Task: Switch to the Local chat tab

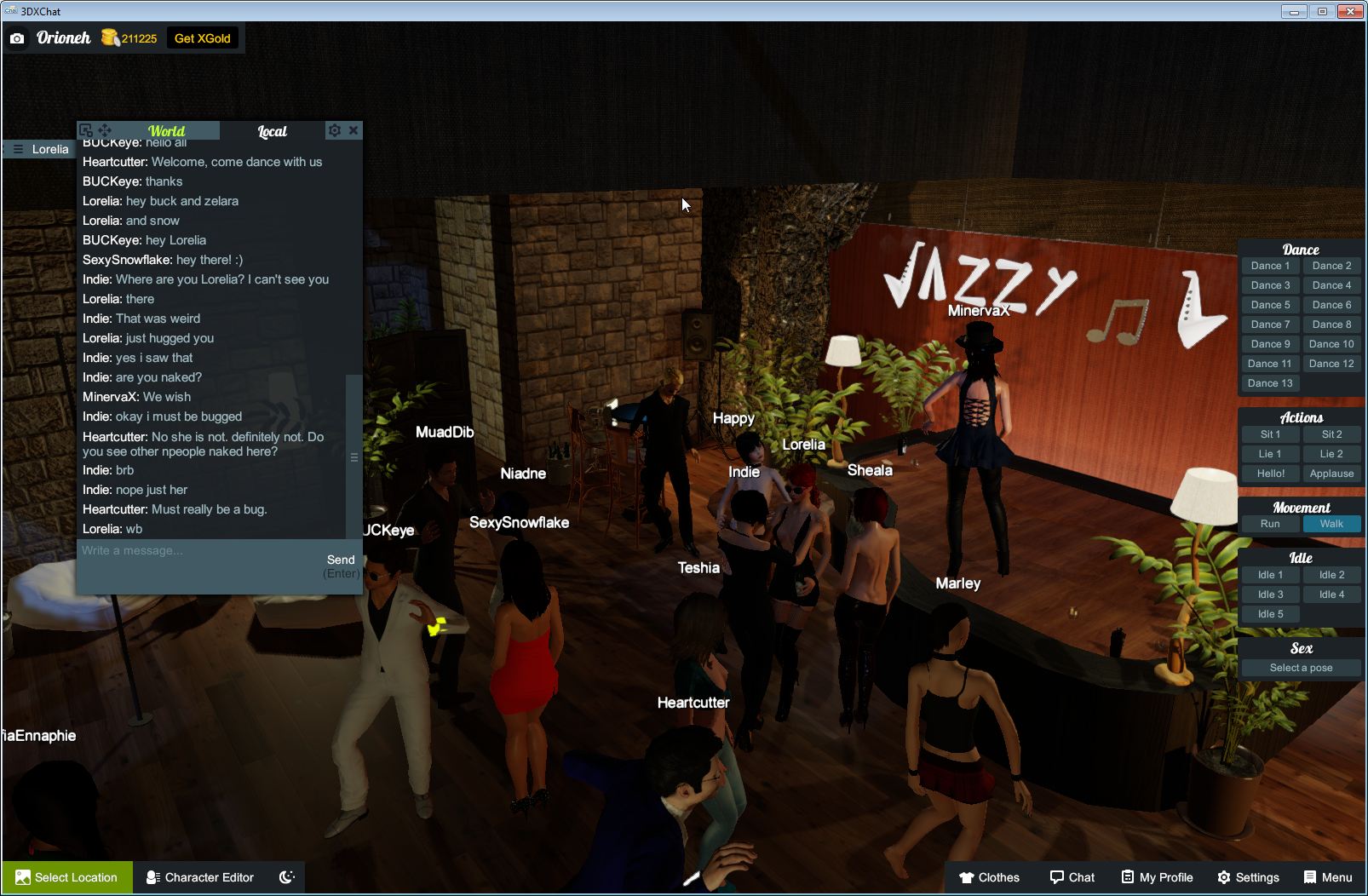Action: point(273,130)
